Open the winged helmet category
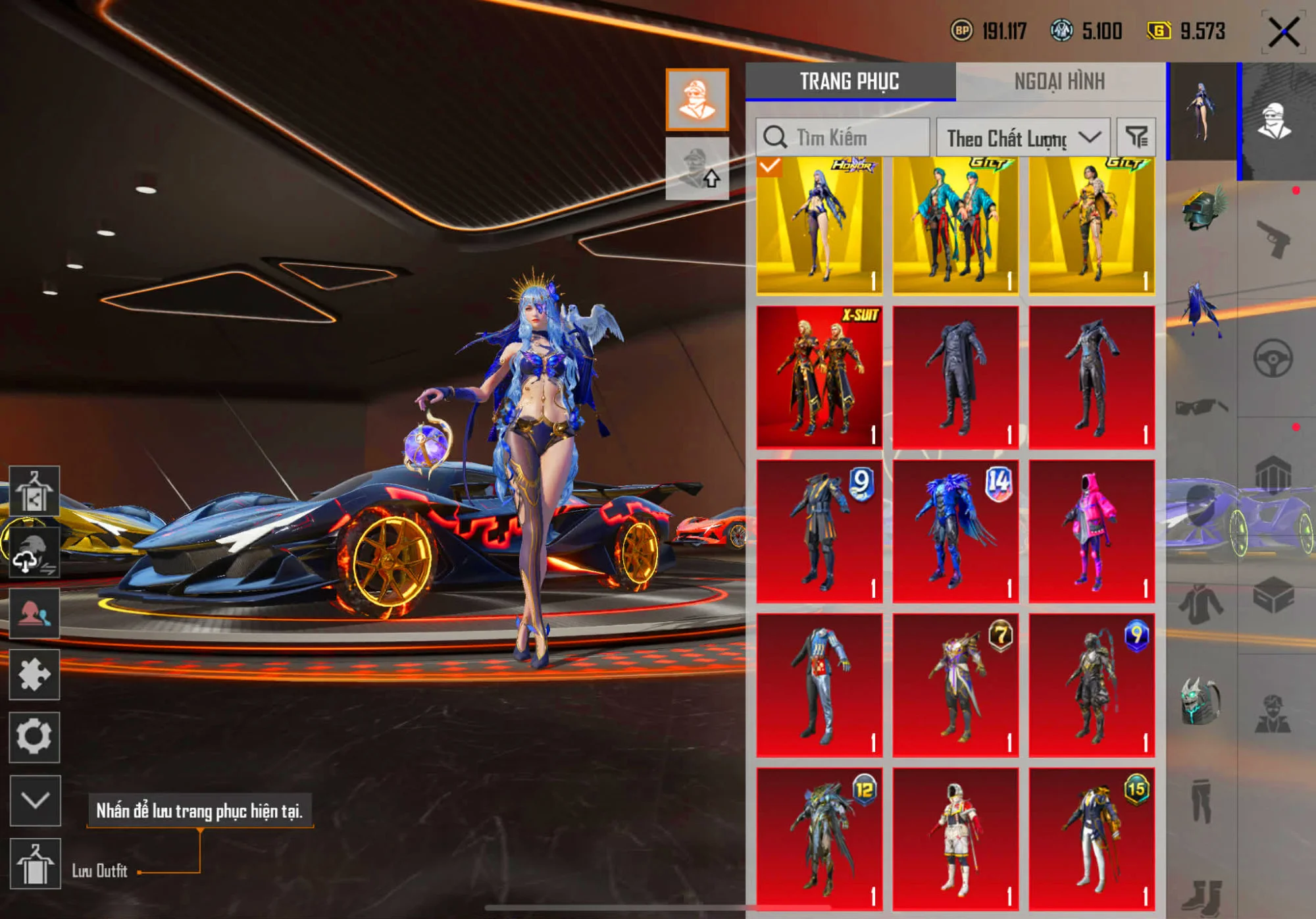Viewport: 1316px width, 919px height. (x=1202, y=208)
